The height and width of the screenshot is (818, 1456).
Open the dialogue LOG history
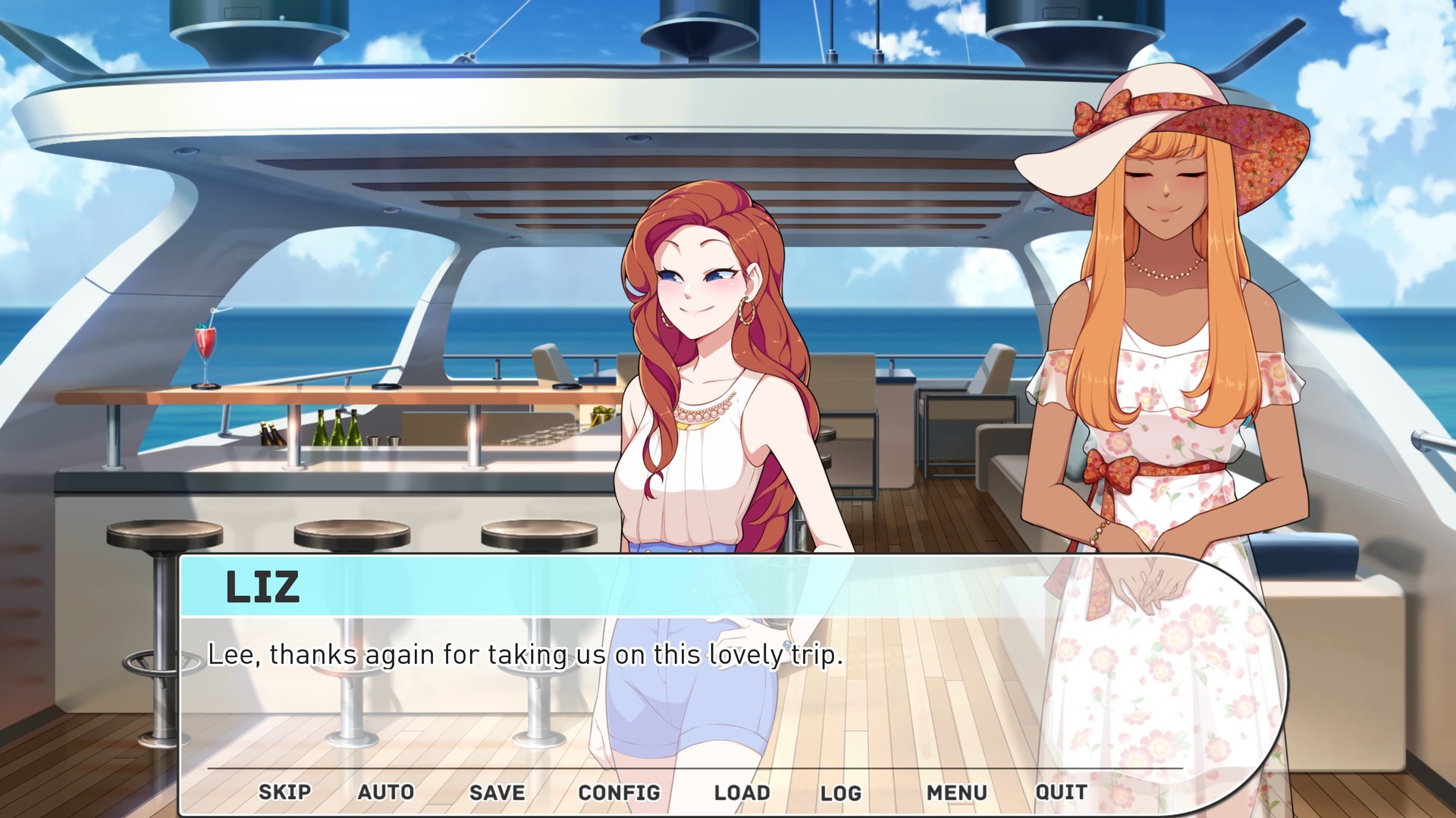842,791
